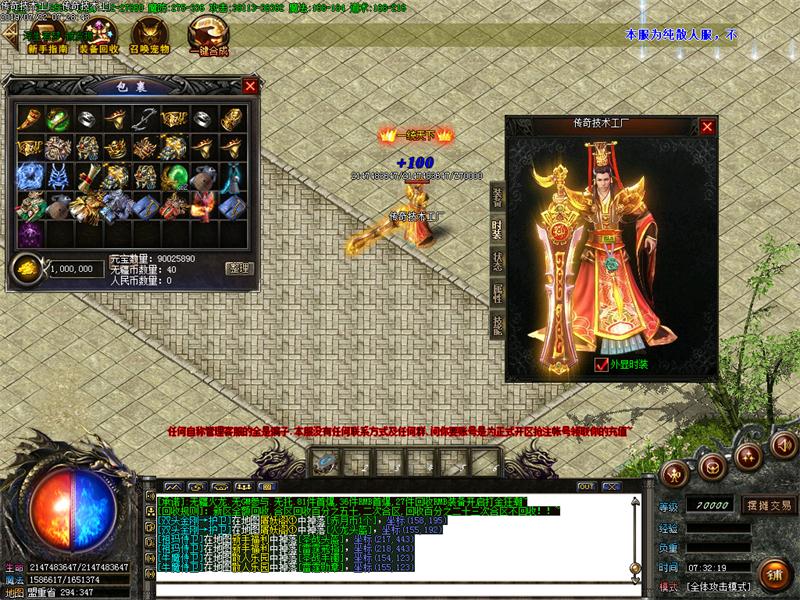
Task: Close the character panel
Action: 707,127
